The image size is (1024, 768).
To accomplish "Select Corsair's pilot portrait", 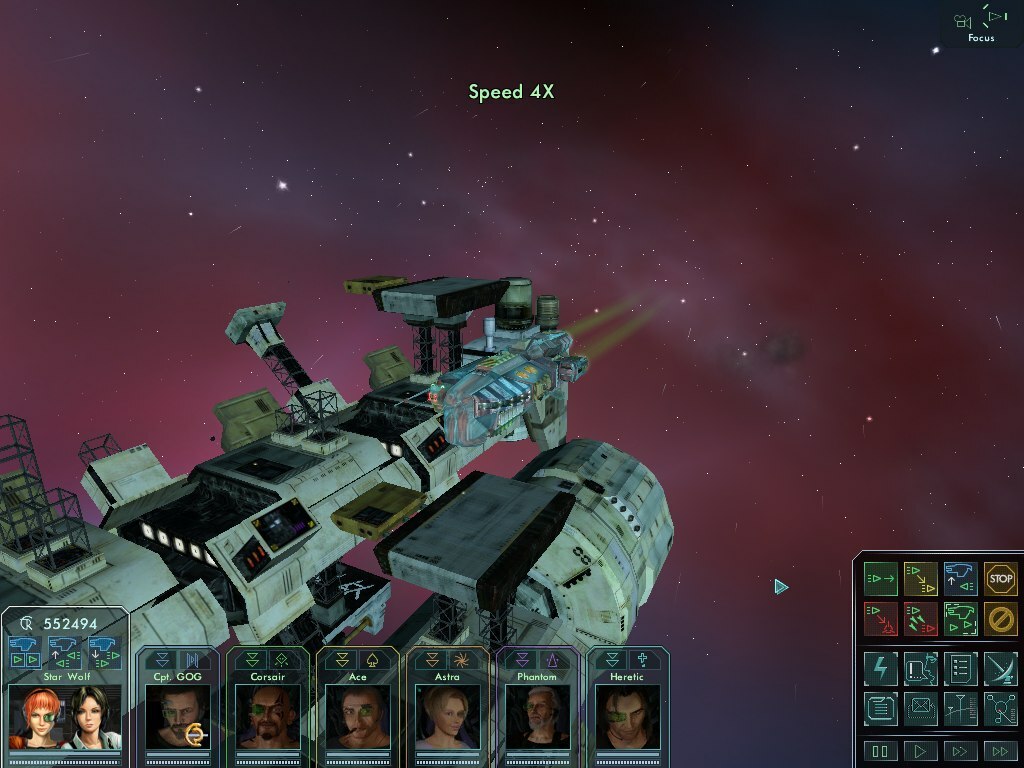I will 267,716.
